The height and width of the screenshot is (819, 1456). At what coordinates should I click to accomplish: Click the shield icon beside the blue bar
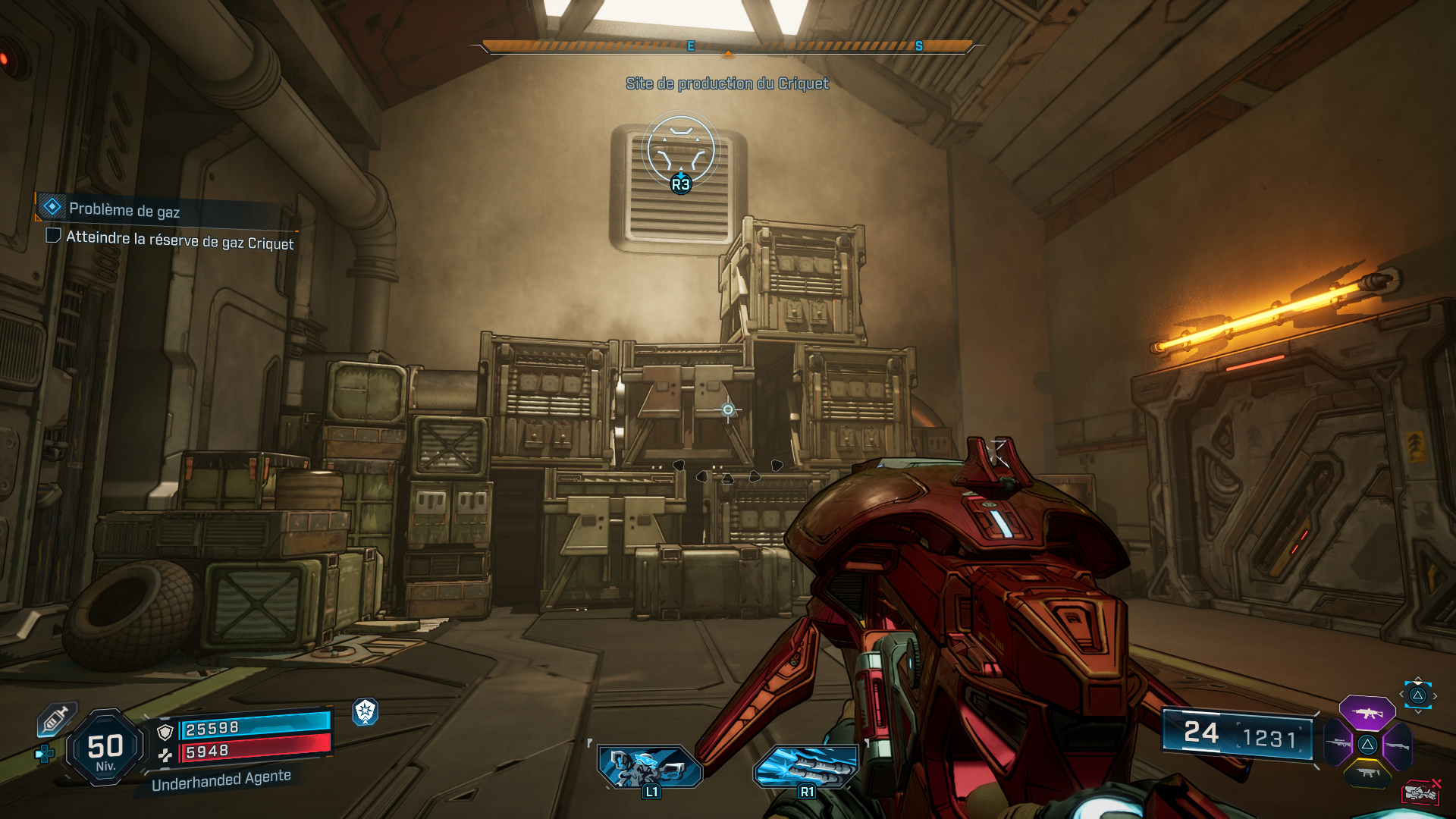165,732
